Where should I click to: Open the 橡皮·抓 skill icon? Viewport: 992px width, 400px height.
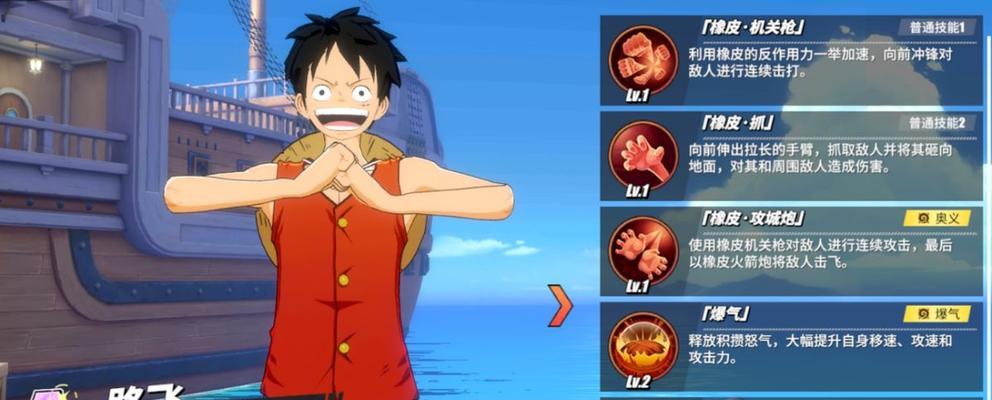[x=643, y=153]
